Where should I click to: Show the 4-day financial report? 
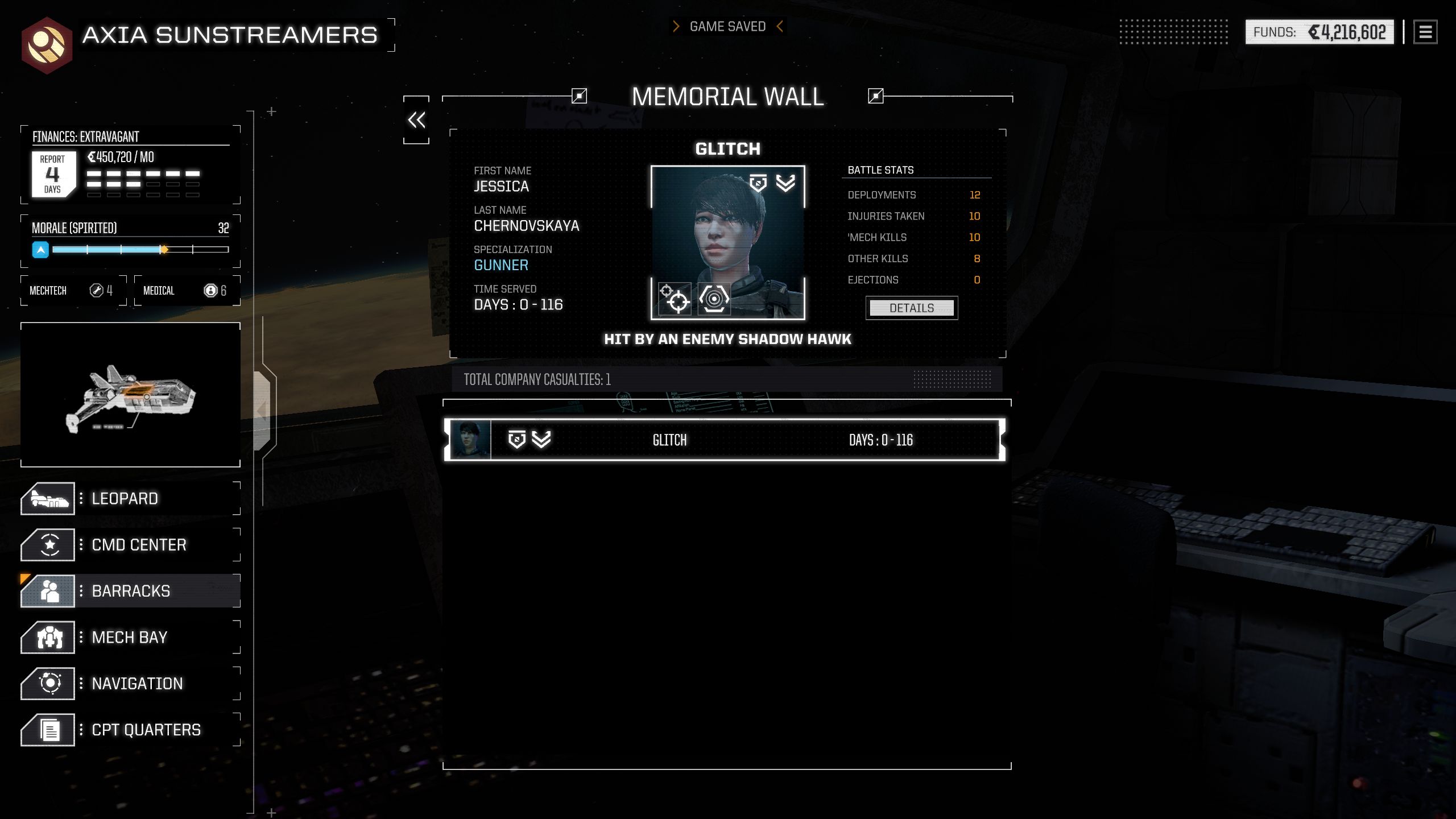53,174
